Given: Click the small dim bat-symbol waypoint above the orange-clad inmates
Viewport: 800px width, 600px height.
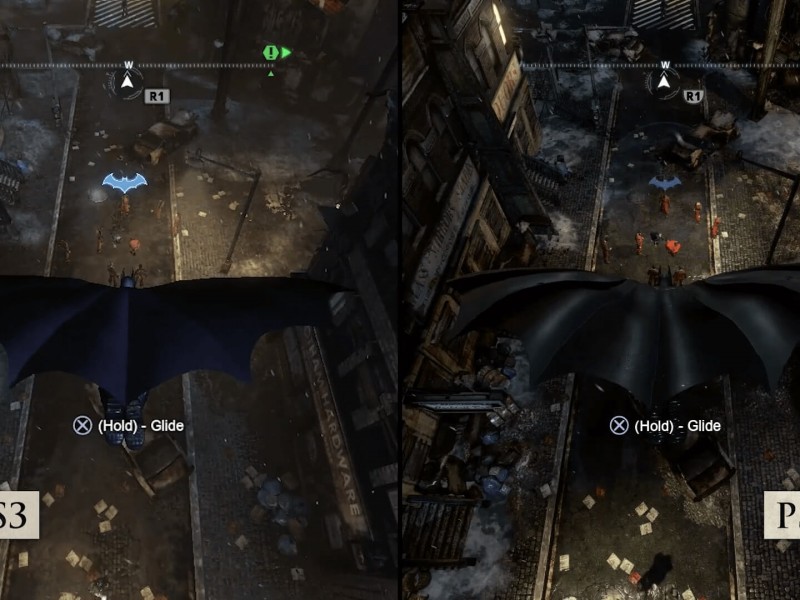Looking at the screenshot, I should pyautogui.click(x=665, y=183).
